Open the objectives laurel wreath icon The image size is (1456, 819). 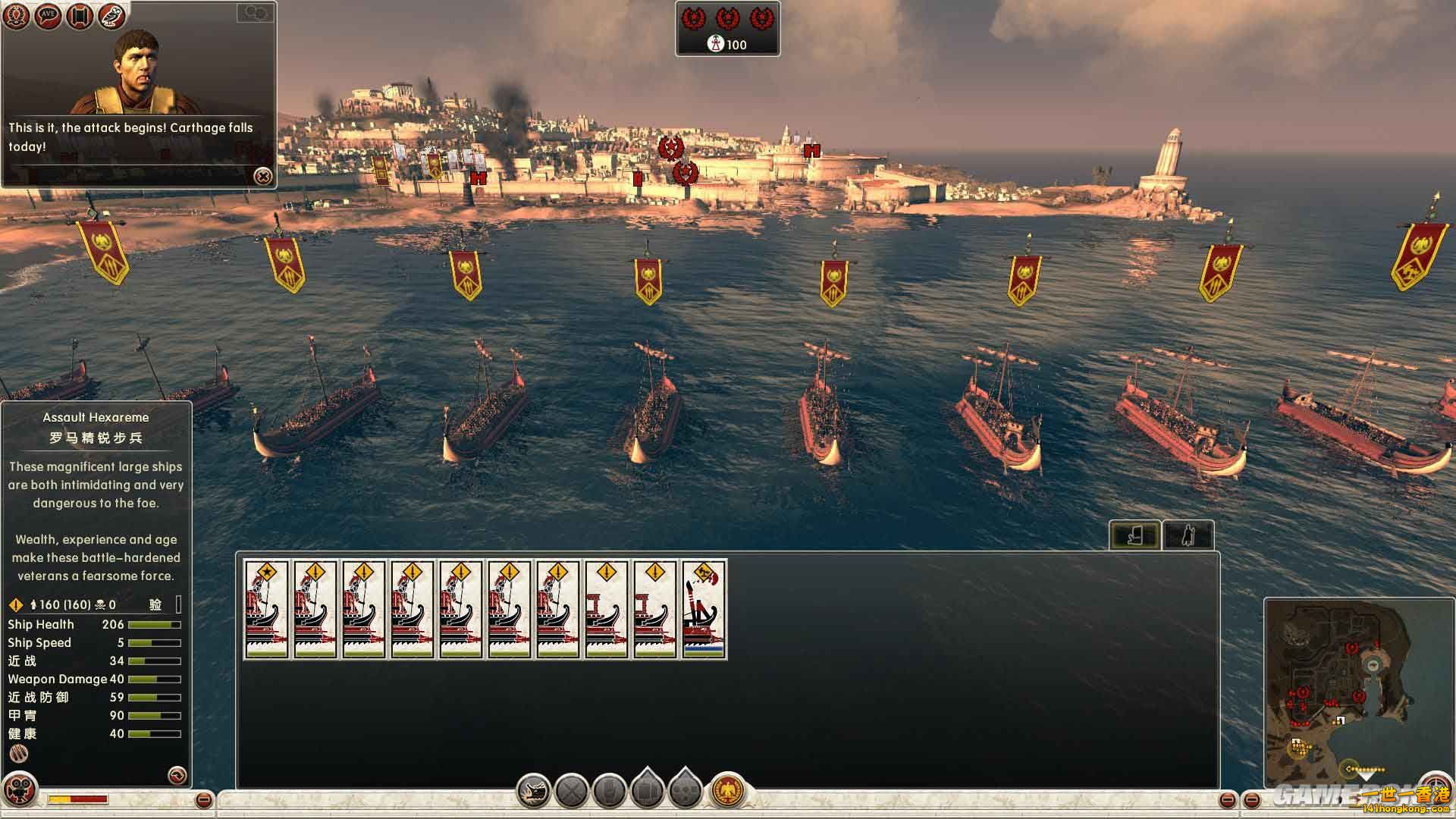point(17,16)
